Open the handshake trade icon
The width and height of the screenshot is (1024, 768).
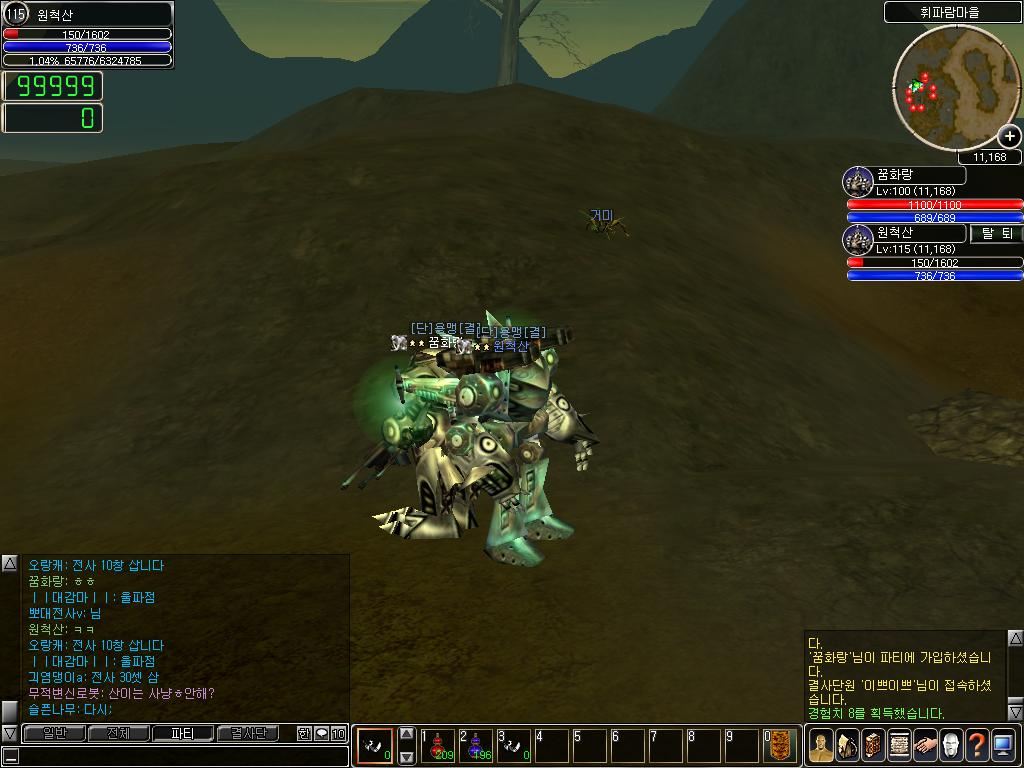(x=924, y=745)
